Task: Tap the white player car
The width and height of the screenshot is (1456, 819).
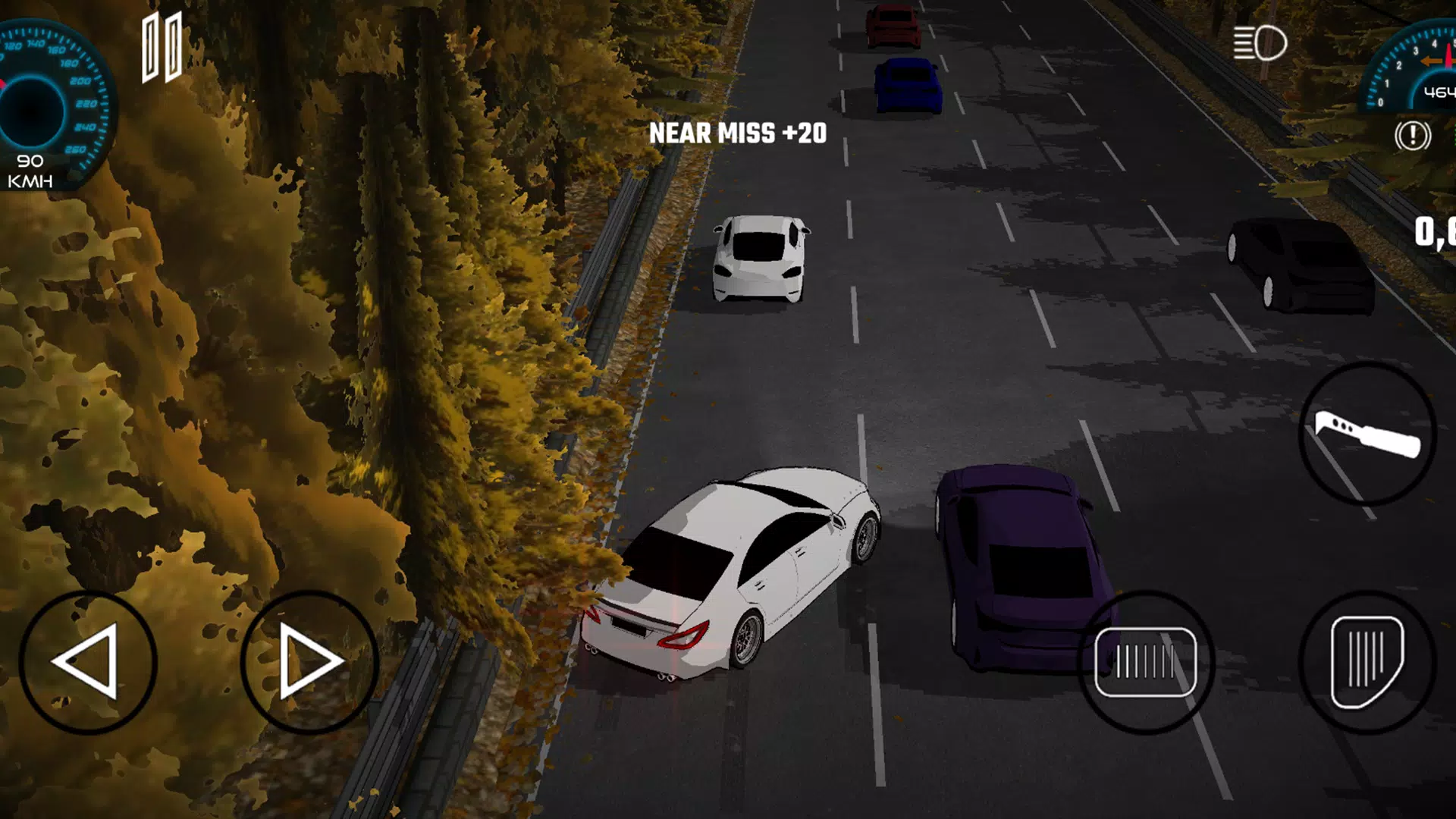Action: click(751, 561)
